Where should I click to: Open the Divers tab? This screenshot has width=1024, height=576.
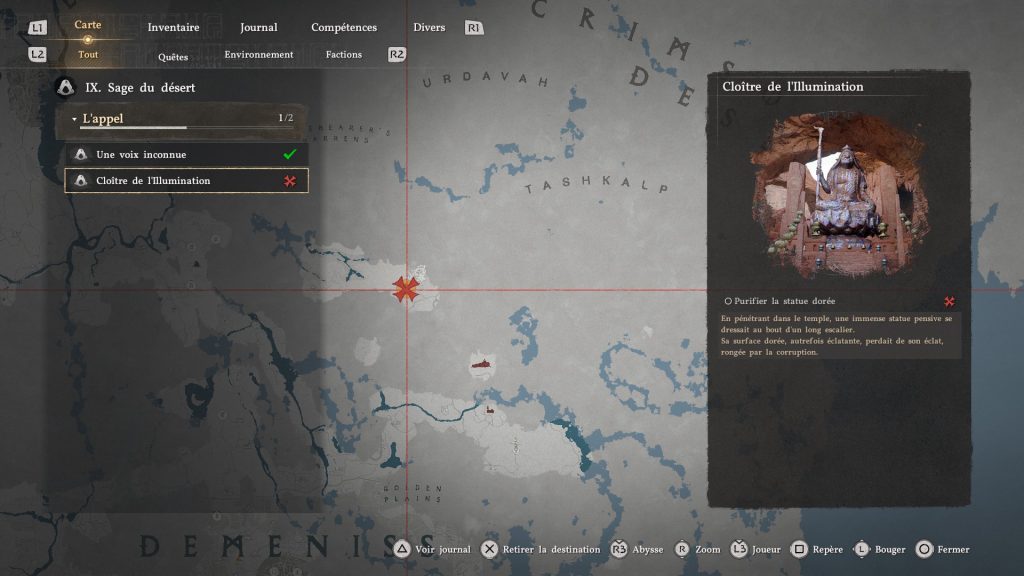click(x=429, y=27)
